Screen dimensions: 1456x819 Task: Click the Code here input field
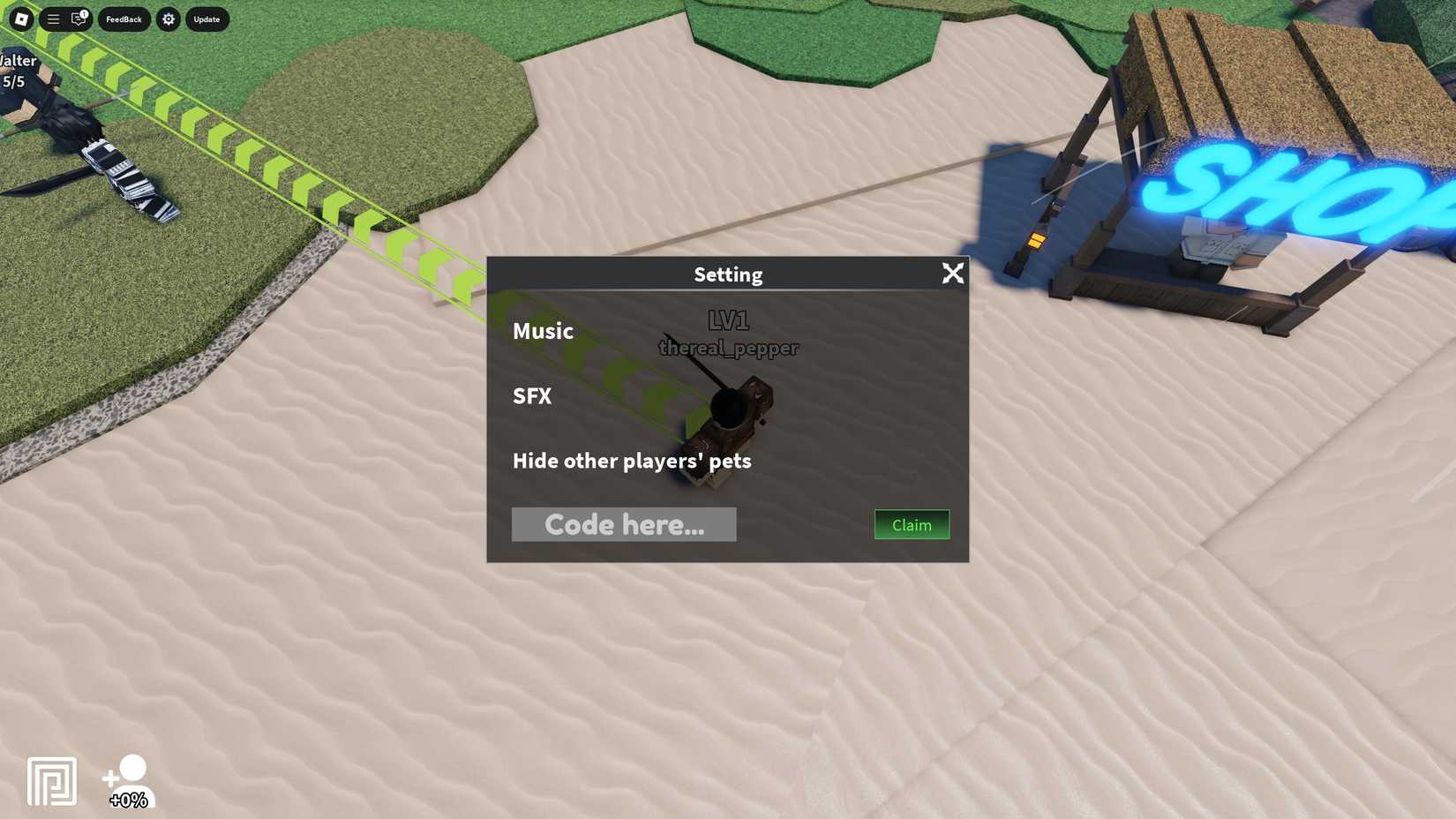(624, 523)
